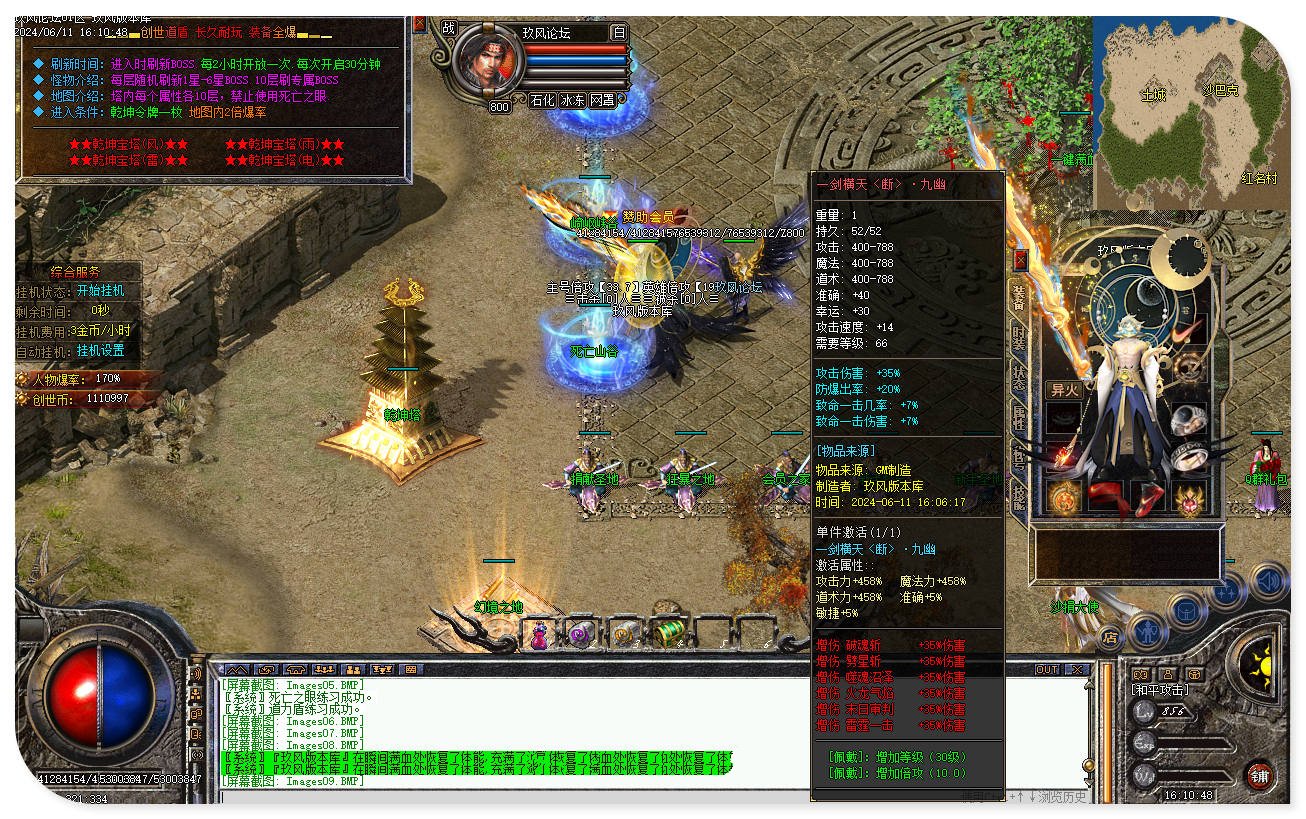Close the chat log with its X button

(x=1077, y=669)
